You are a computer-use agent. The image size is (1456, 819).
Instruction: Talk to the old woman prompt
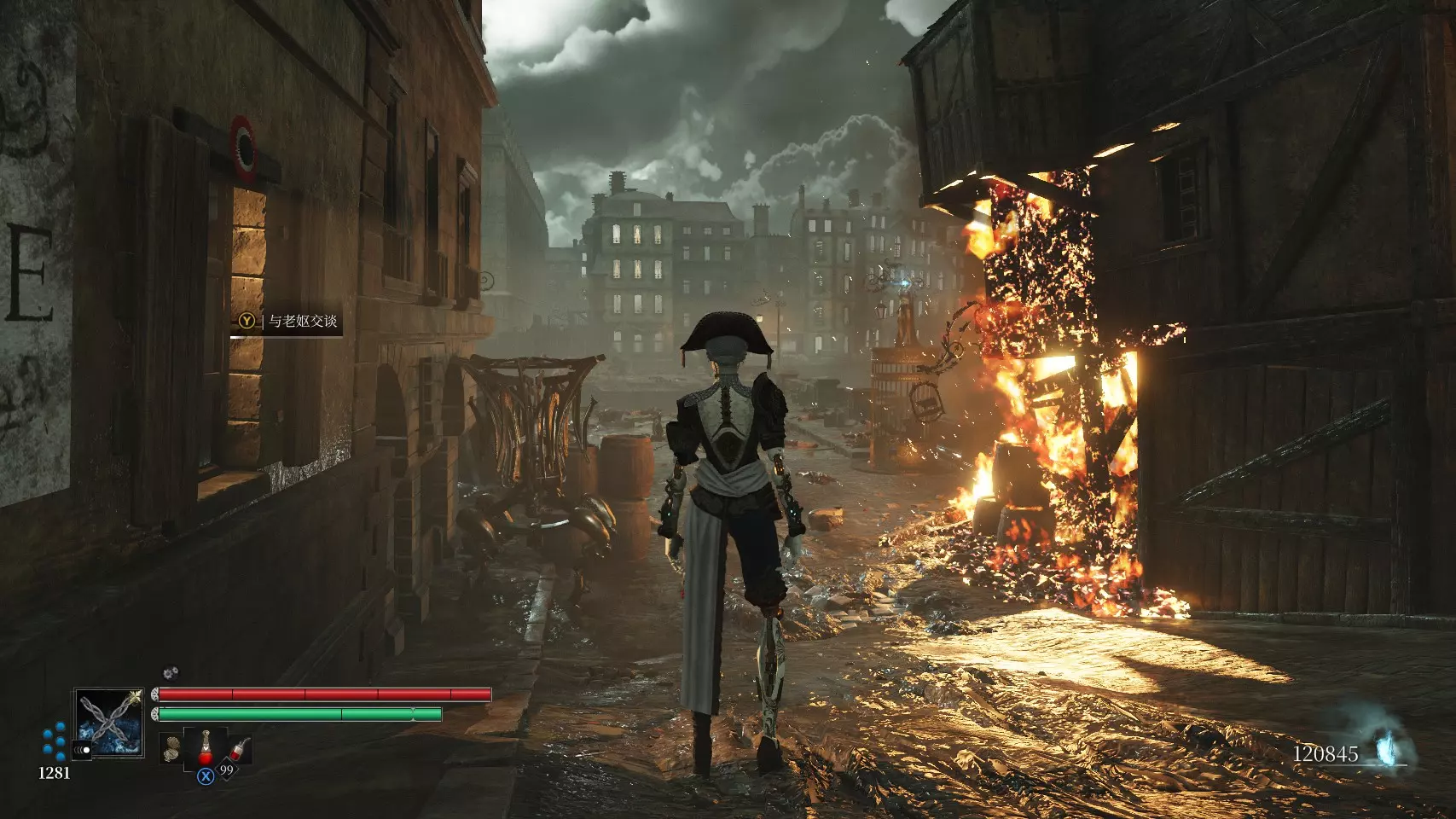[288, 322]
